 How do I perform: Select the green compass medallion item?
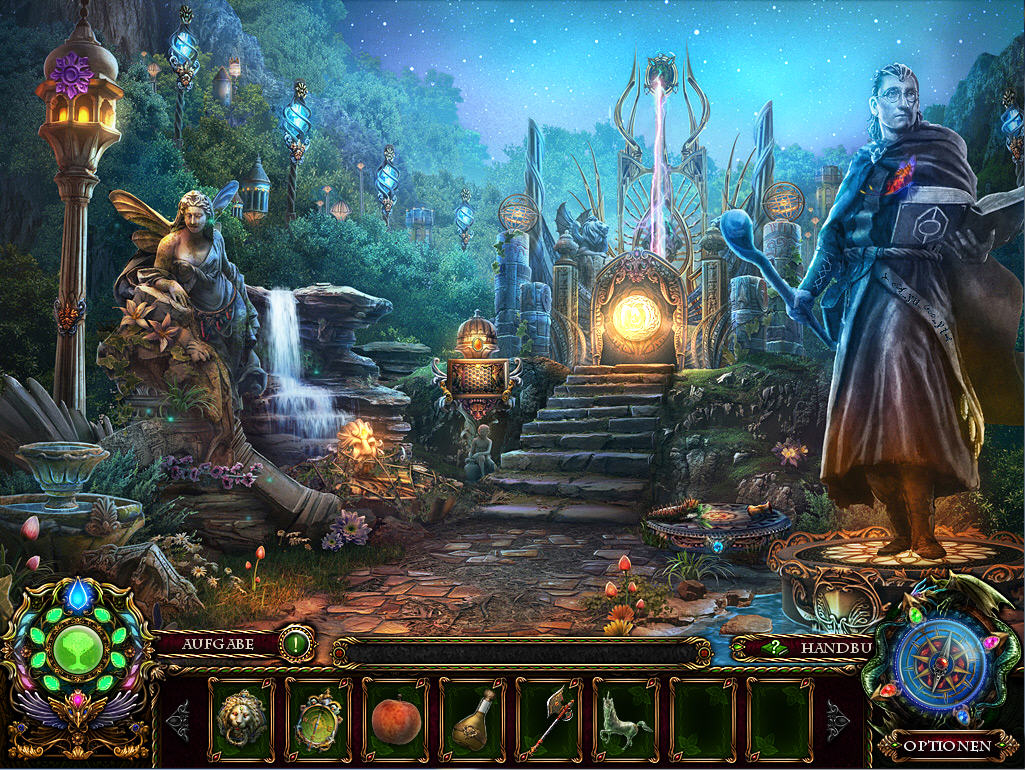tap(318, 720)
